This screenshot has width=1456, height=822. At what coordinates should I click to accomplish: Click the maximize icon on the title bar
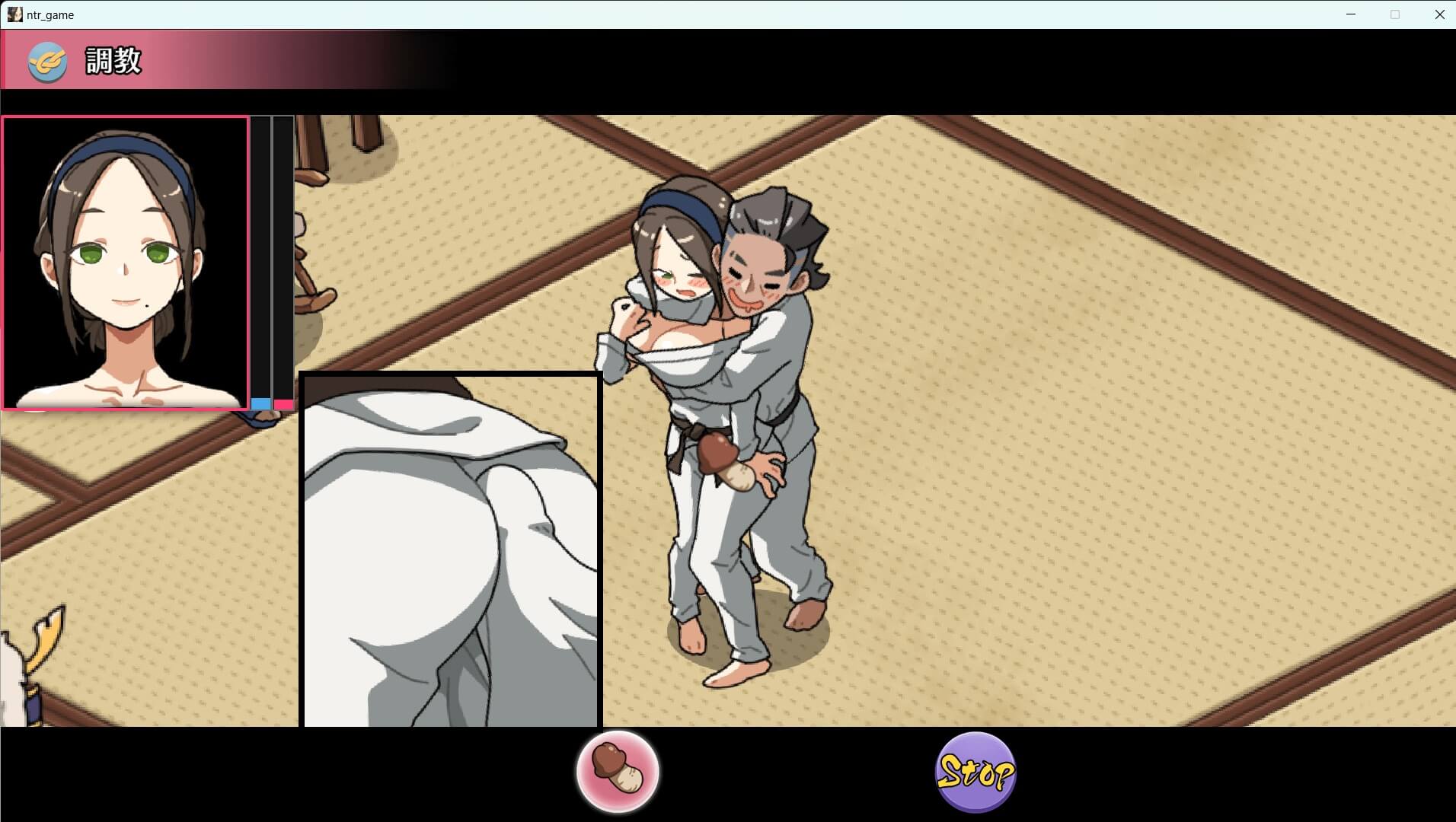coord(1395,14)
